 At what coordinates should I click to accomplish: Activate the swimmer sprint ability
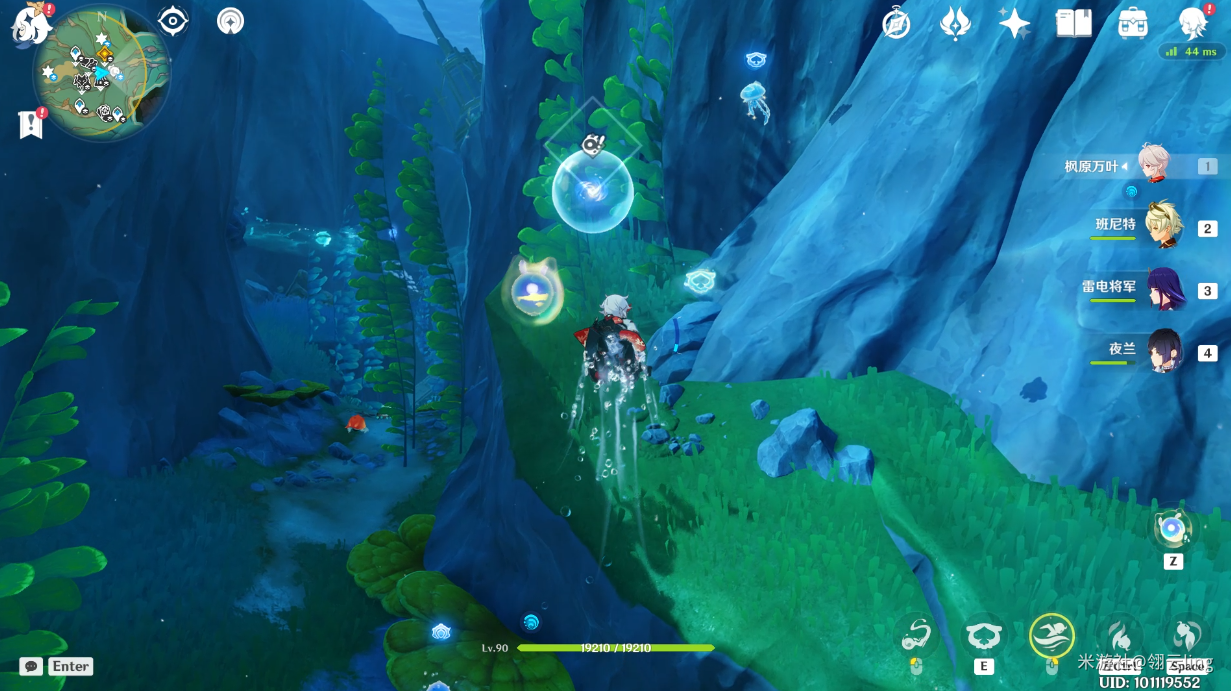tap(1051, 635)
